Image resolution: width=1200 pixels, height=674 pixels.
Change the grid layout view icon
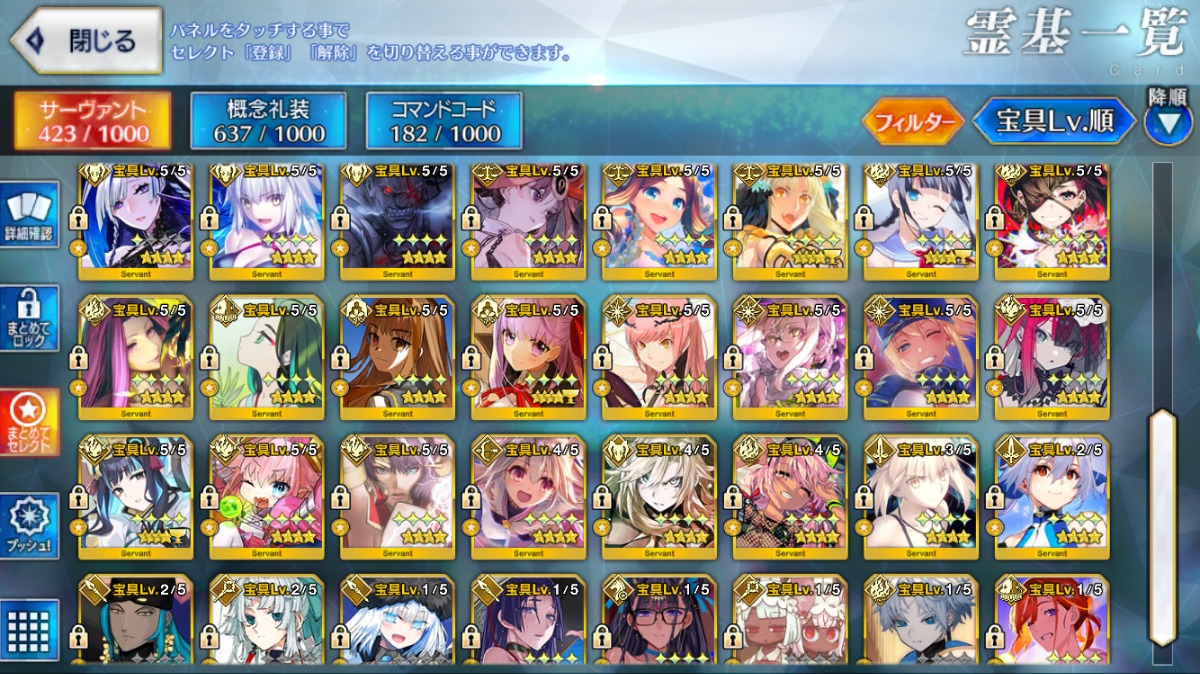(30, 628)
